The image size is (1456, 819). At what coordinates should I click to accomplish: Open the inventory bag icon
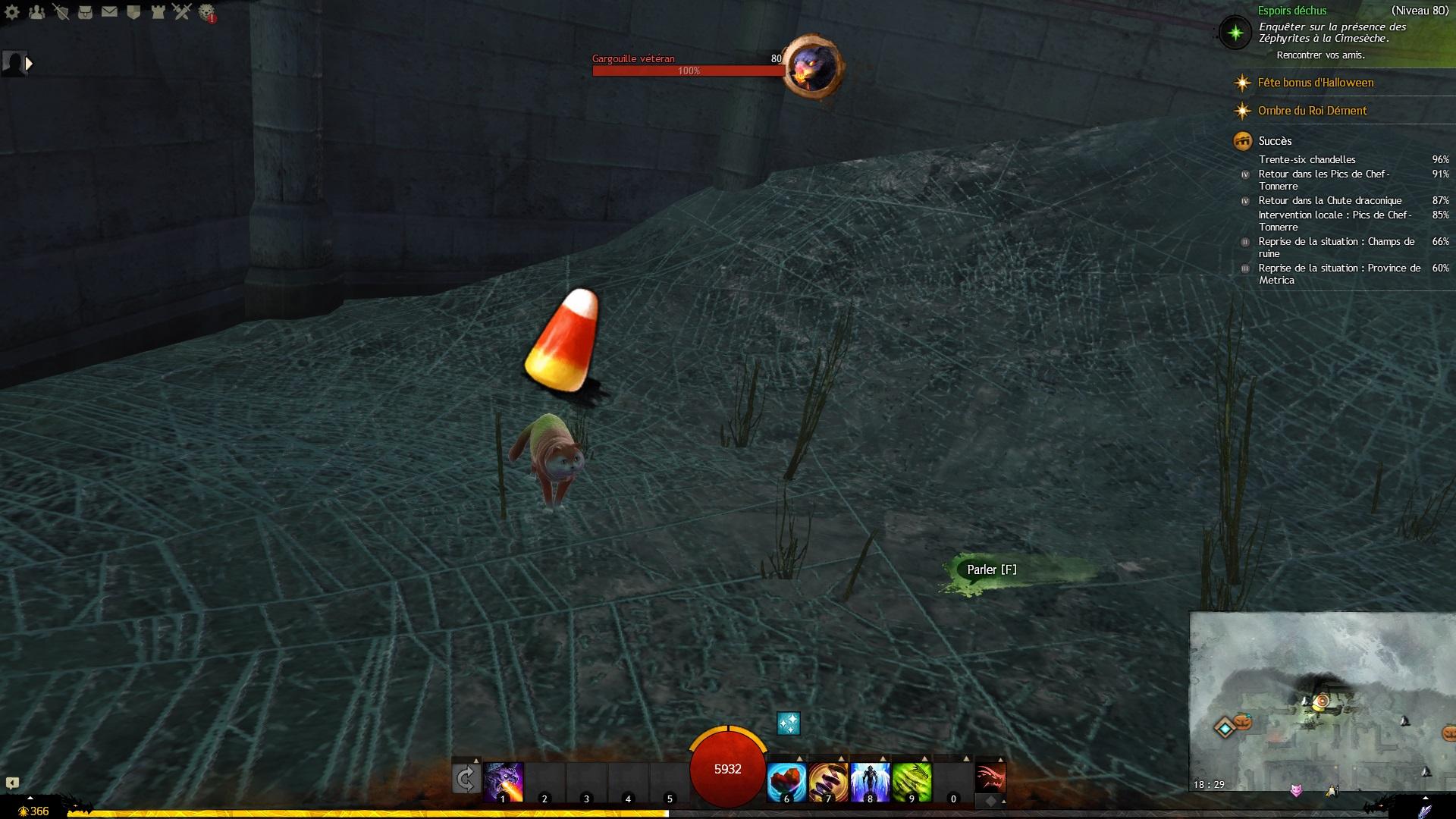[x=85, y=12]
